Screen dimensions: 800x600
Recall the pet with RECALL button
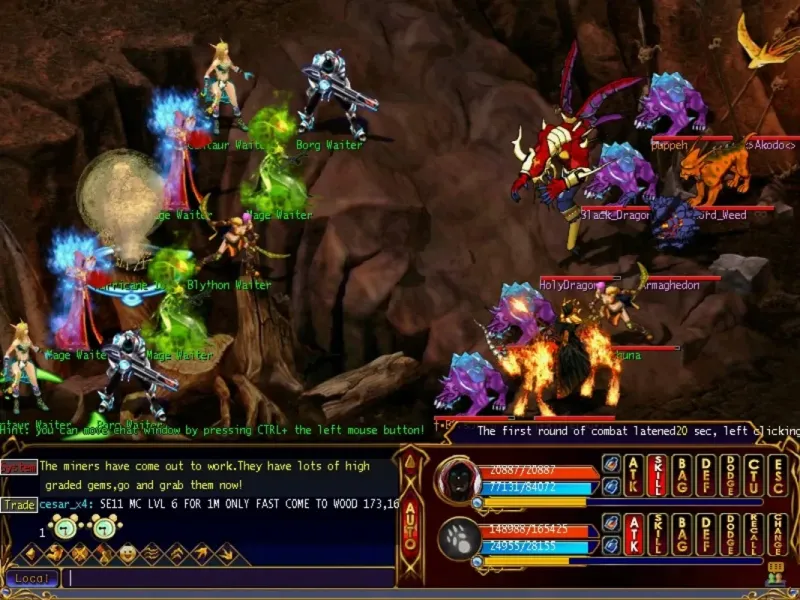(754, 534)
